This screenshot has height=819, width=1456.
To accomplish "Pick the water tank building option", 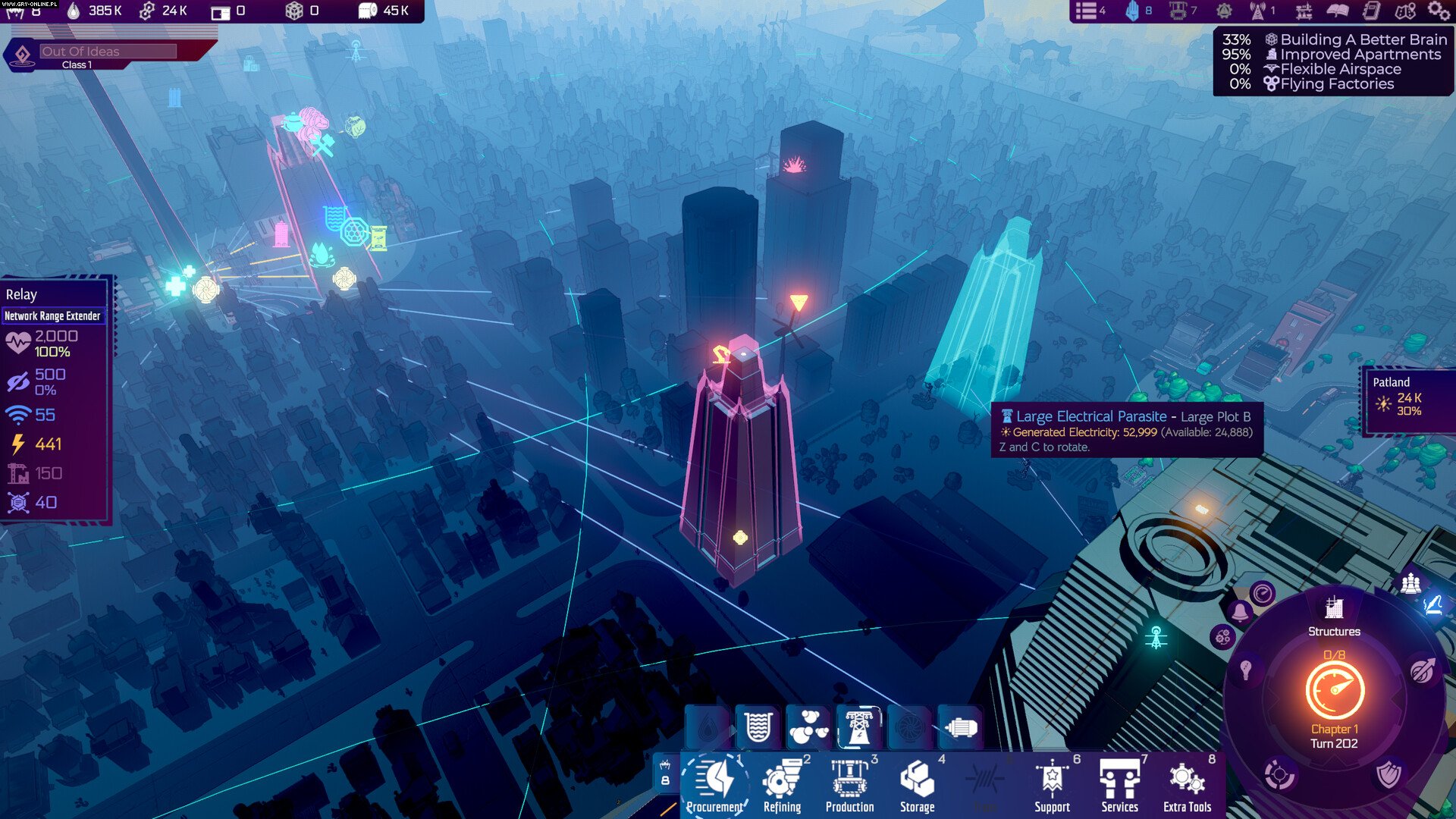I will click(758, 726).
